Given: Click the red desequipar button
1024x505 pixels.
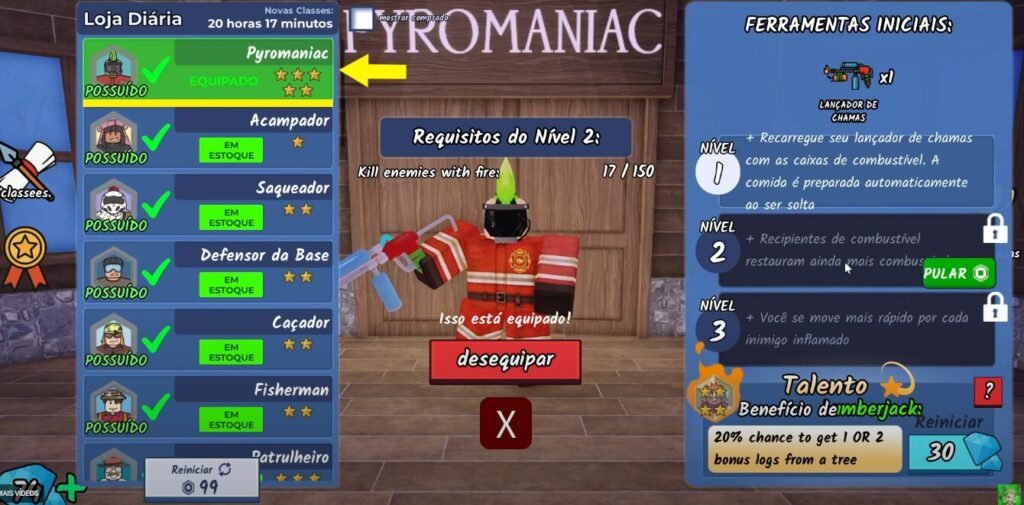Looking at the screenshot, I should [505, 359].
